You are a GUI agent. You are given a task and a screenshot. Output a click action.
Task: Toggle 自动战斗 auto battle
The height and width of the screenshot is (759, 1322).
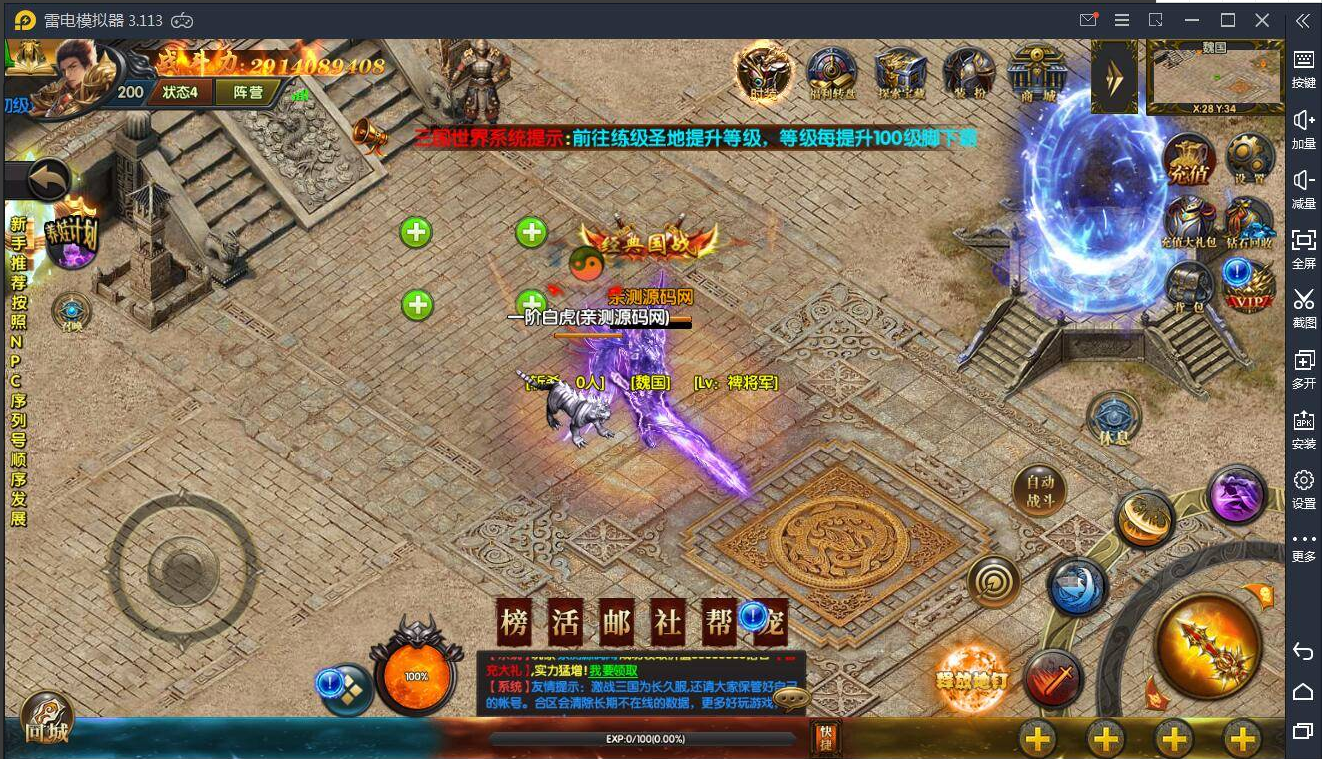click(x=1040, y=490)
